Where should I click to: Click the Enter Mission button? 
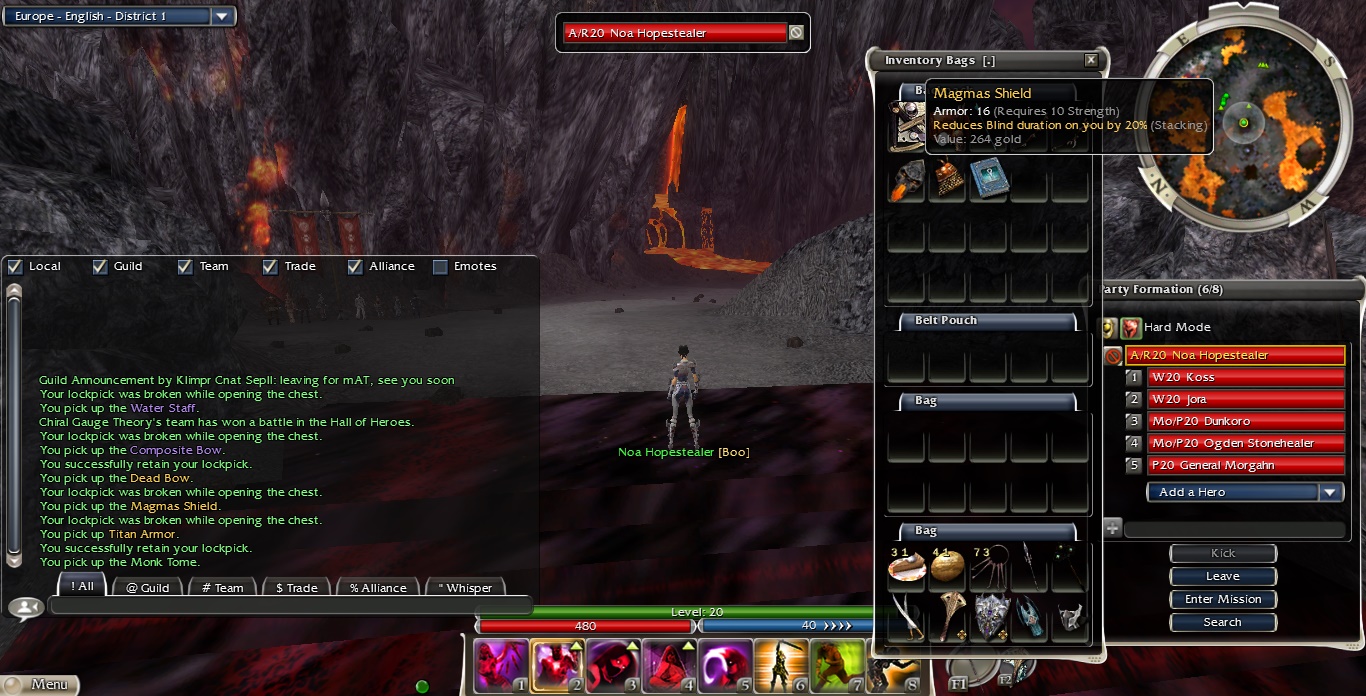[x=1222, y=599]
